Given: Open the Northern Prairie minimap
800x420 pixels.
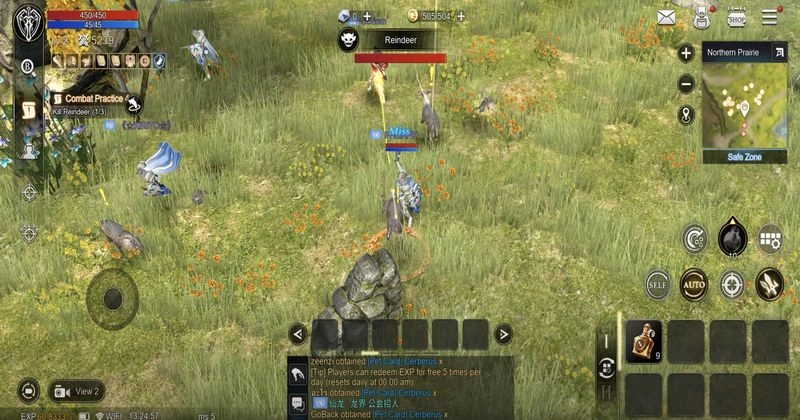Looking at the screenshot, I should tap(745, 105).
